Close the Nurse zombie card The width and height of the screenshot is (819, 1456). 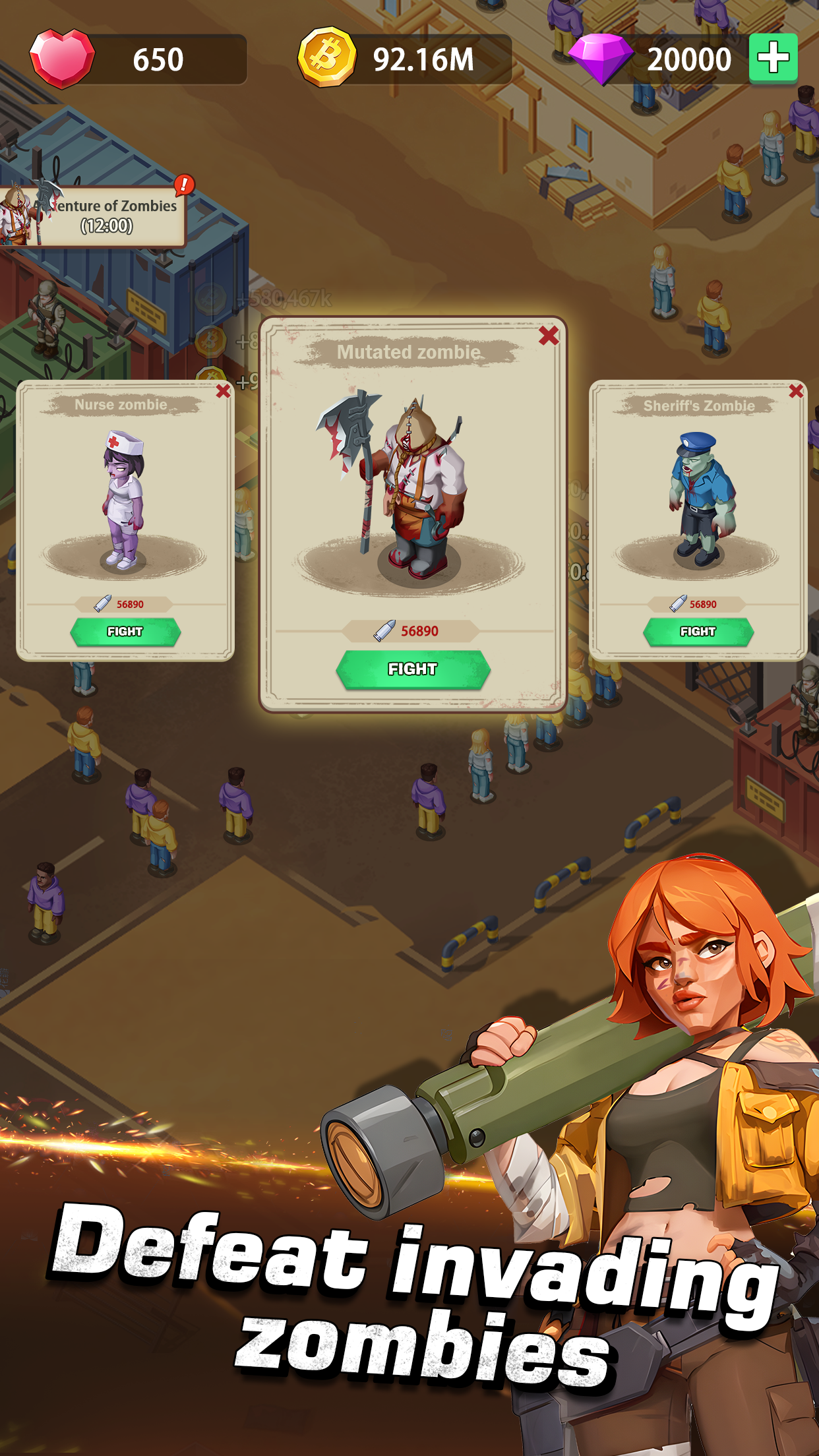(x=224, y=391)
